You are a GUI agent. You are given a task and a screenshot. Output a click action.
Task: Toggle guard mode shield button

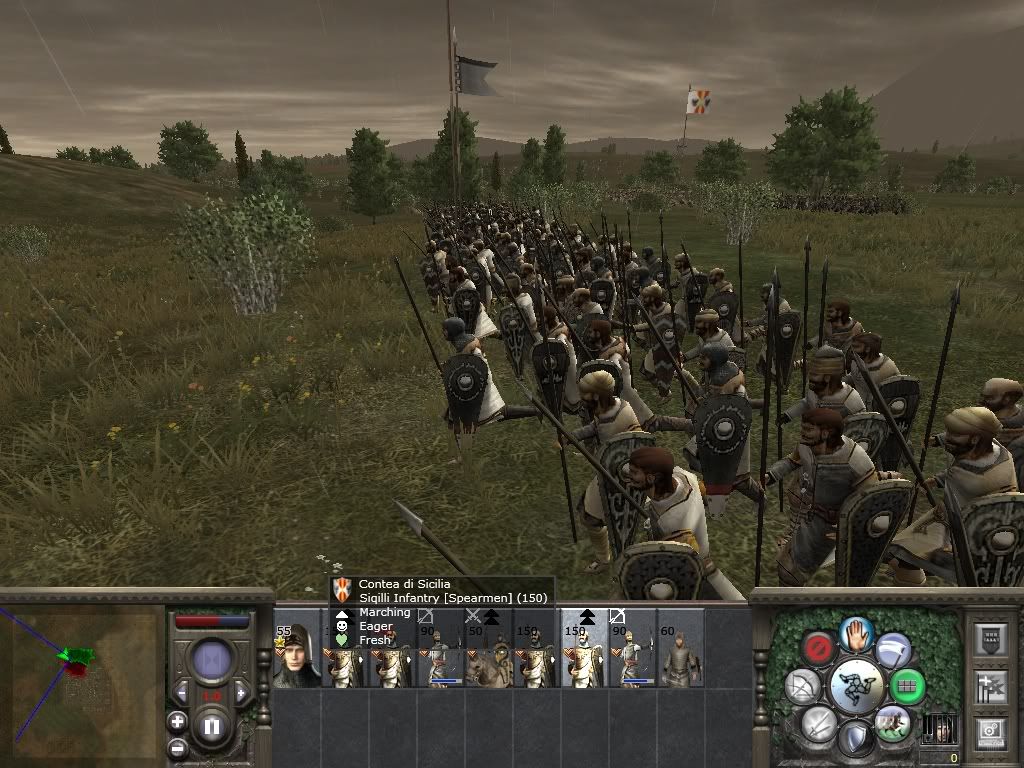[x=855, y=739]
